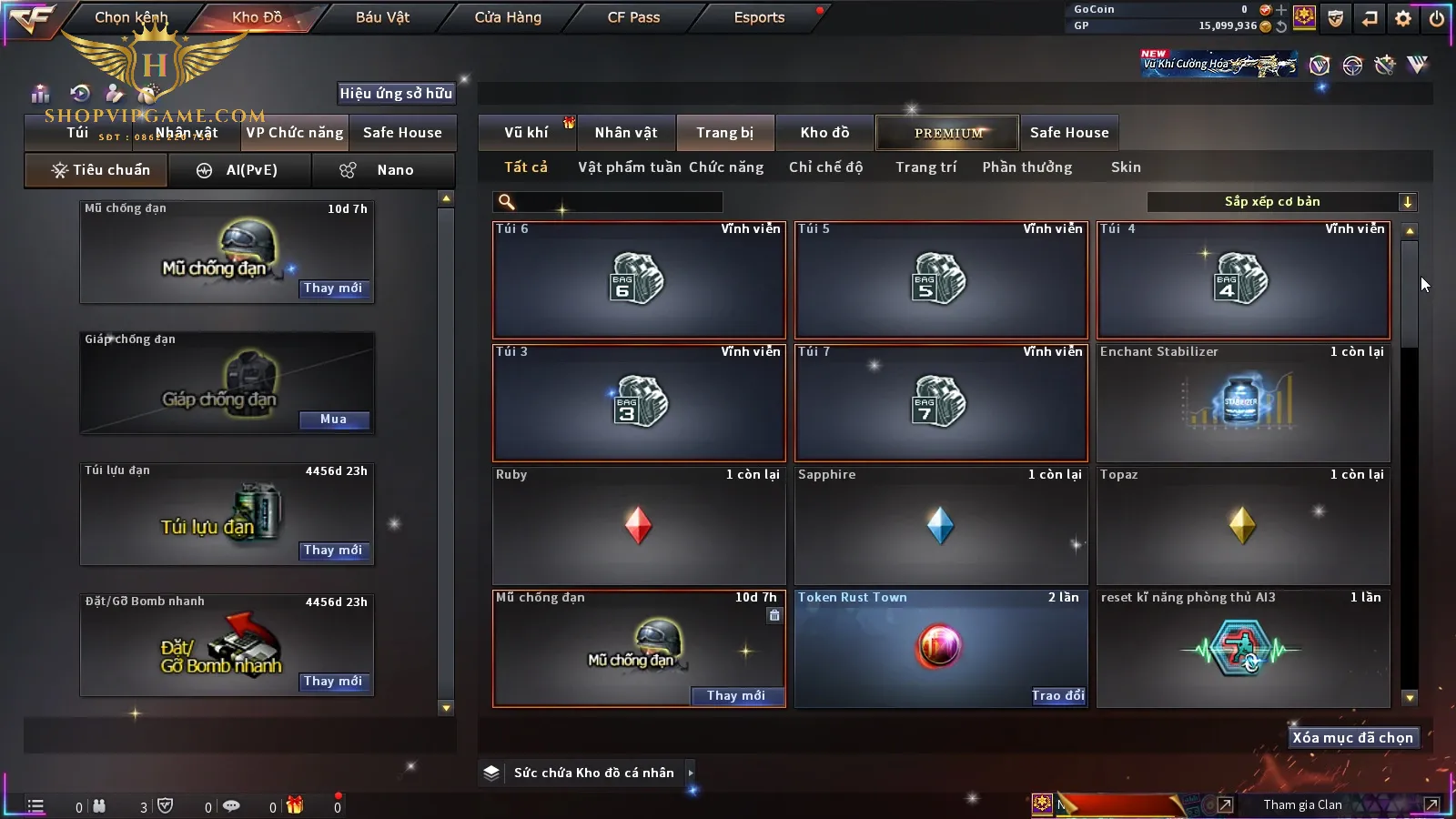The image size is (1456, 819).
Task: Open the Cửa Hàng shop menu
Action: click(x=508, y=17)
